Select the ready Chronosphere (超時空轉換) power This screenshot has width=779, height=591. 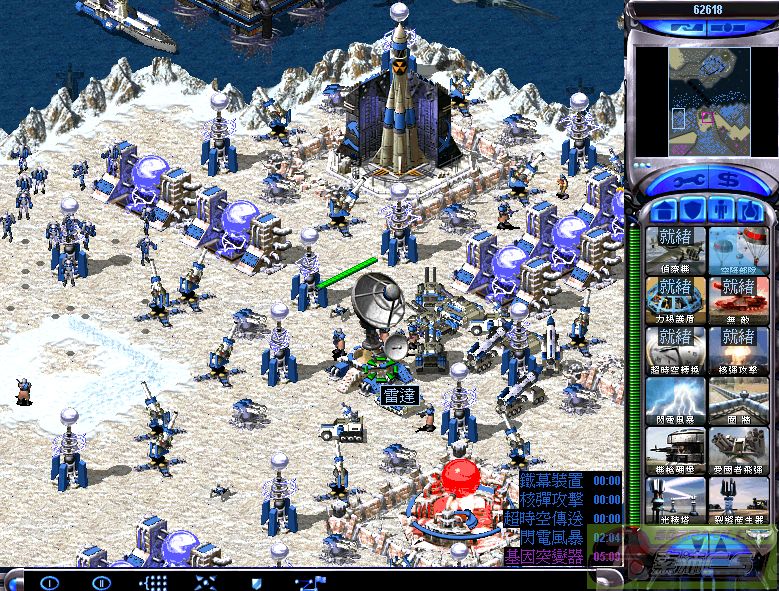[675, 350]
